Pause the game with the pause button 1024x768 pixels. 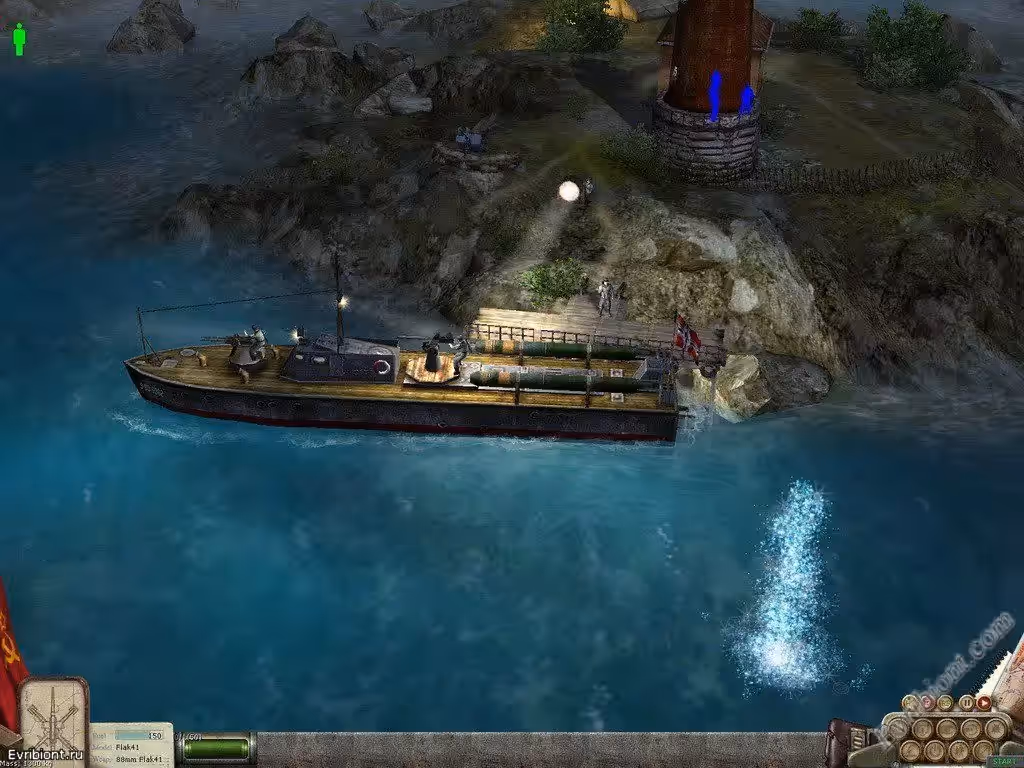pos(966,702)
